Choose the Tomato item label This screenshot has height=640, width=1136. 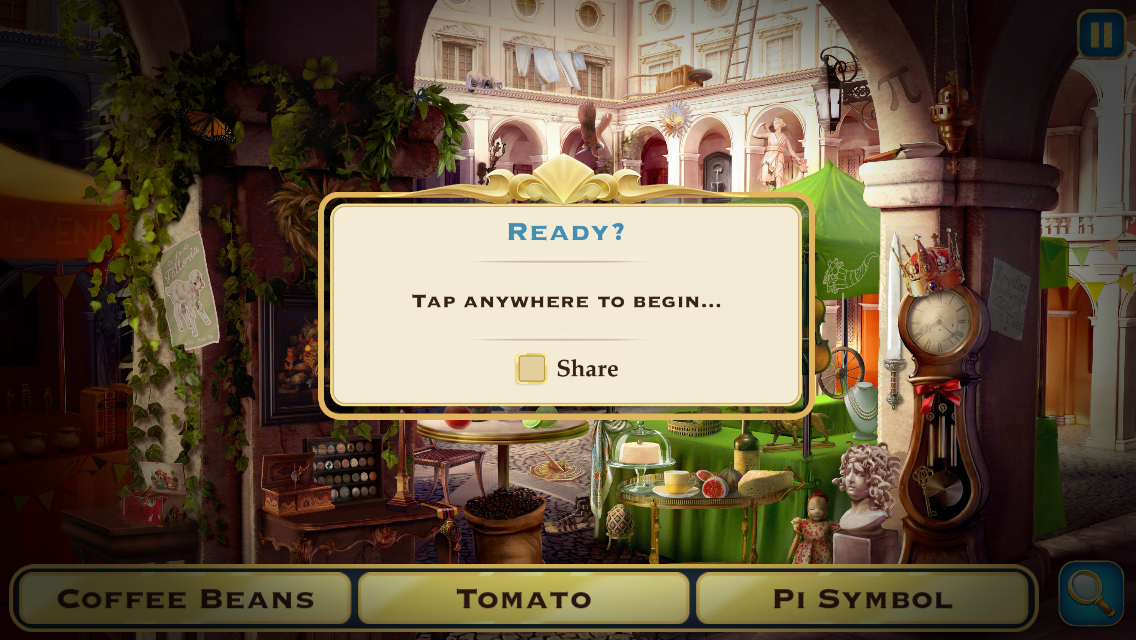pyautogui.click(x=524, y=599)
